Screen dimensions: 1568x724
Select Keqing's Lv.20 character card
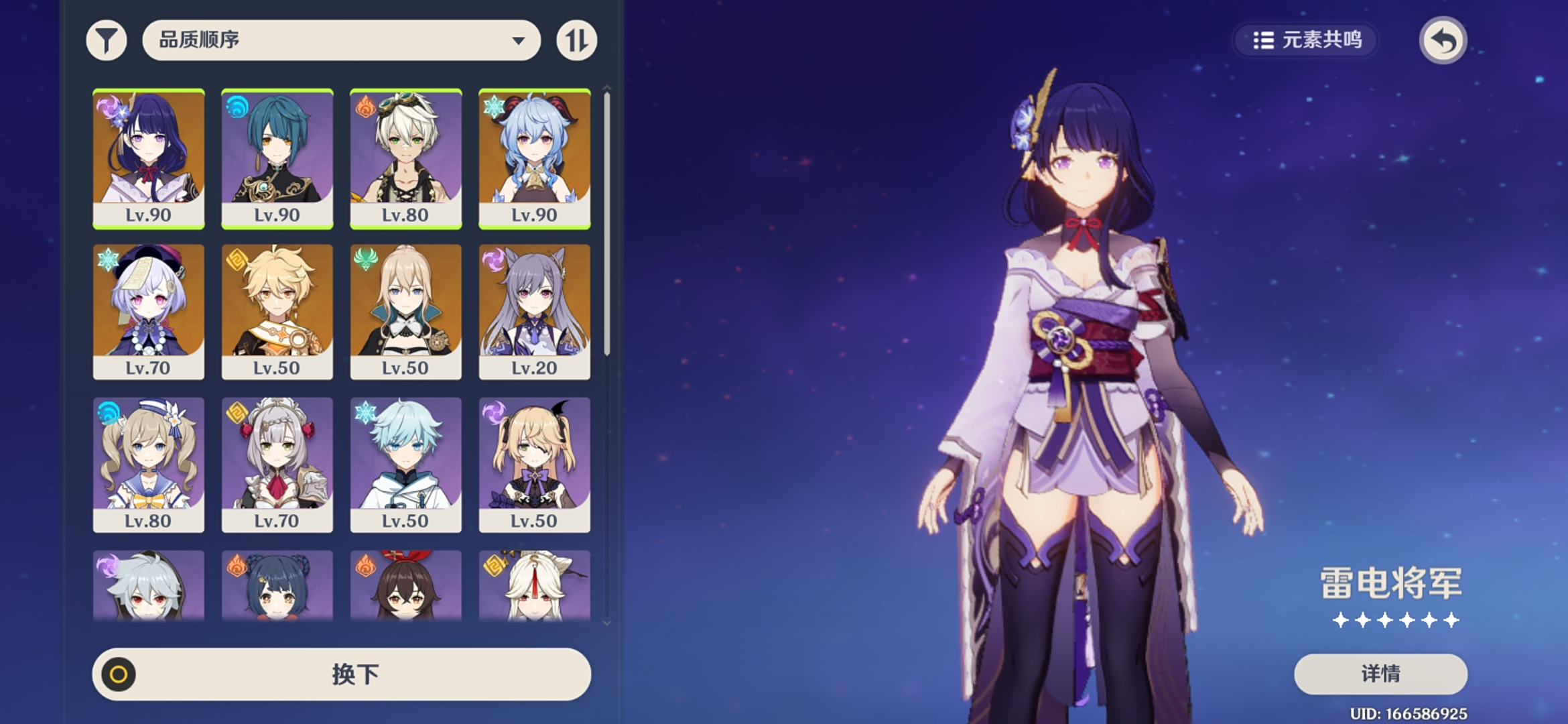click(x=534, y=311)
